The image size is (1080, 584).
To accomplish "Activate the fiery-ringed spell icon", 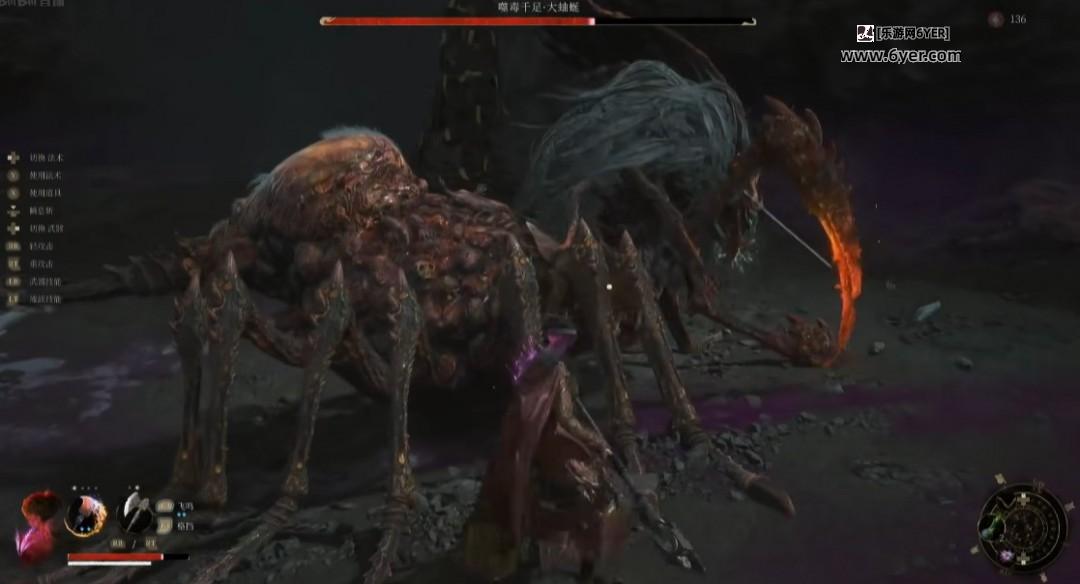I will click(x=86, y=515).
